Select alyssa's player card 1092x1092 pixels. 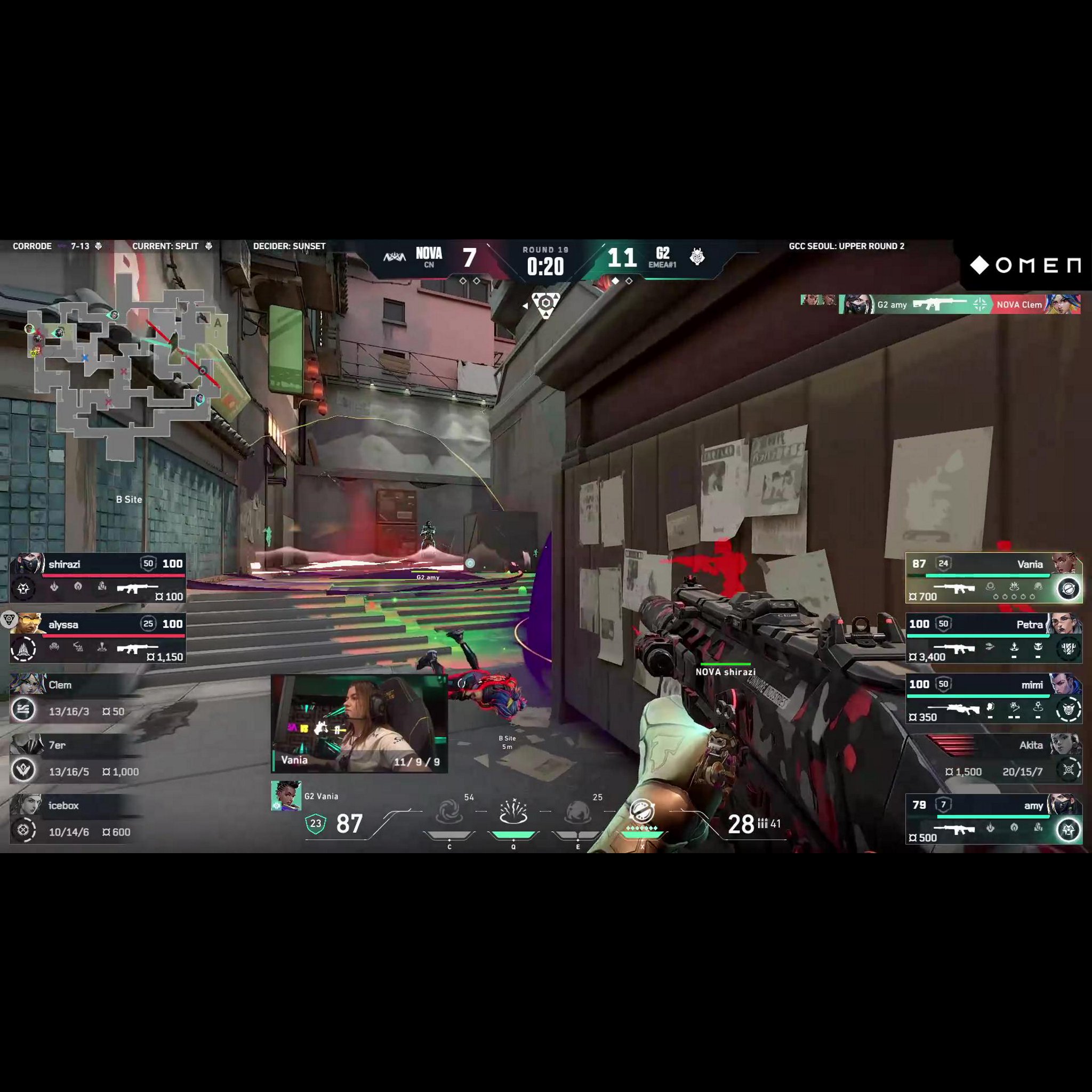98,638
